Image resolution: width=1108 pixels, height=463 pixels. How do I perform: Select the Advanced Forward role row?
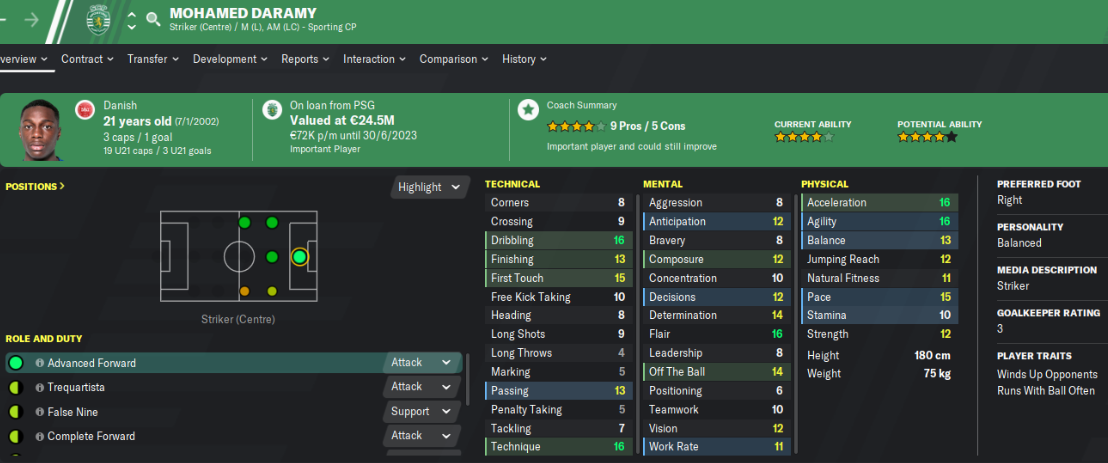click(x=92, y=363)
